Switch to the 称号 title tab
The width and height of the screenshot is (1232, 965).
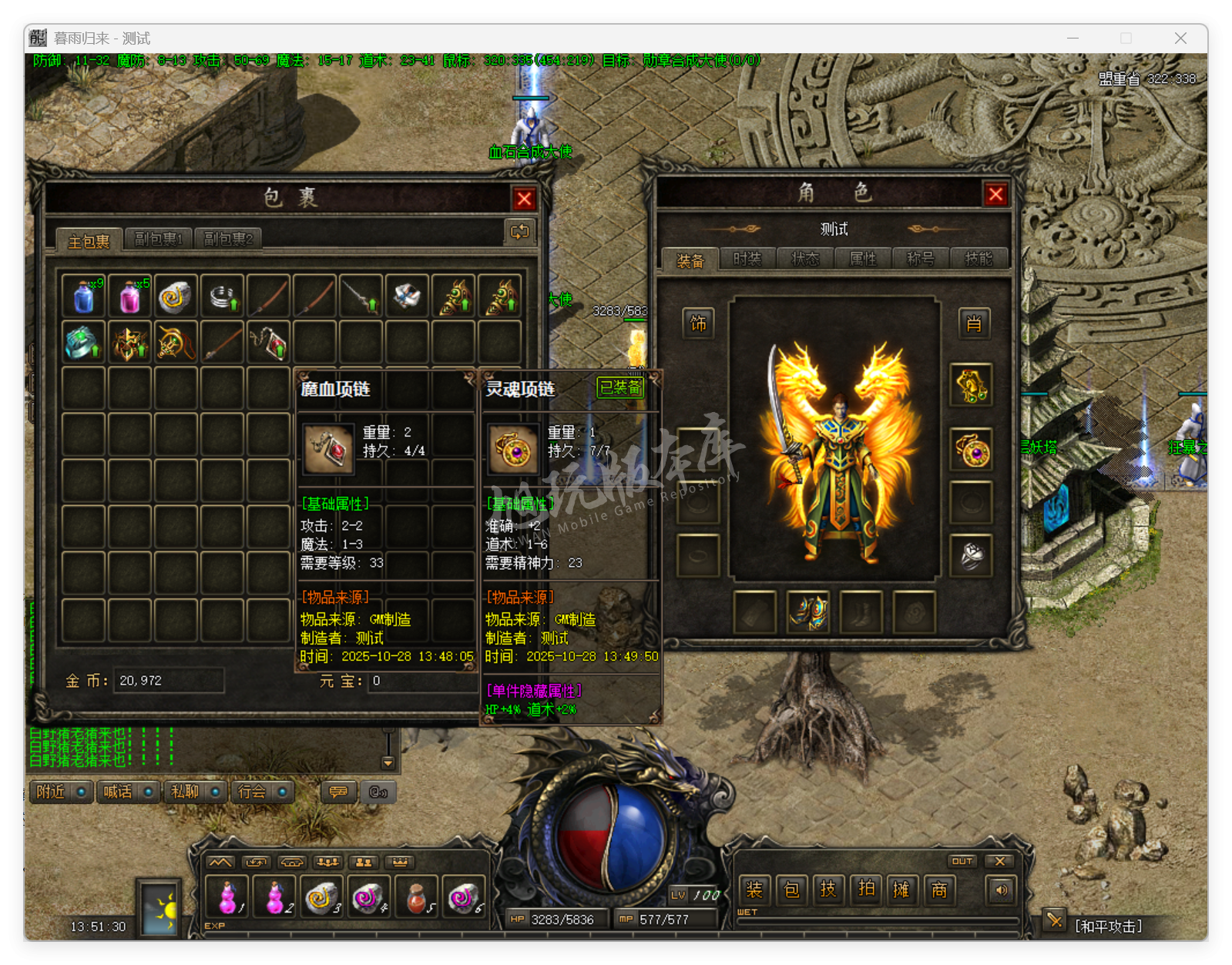click(921, 260)
